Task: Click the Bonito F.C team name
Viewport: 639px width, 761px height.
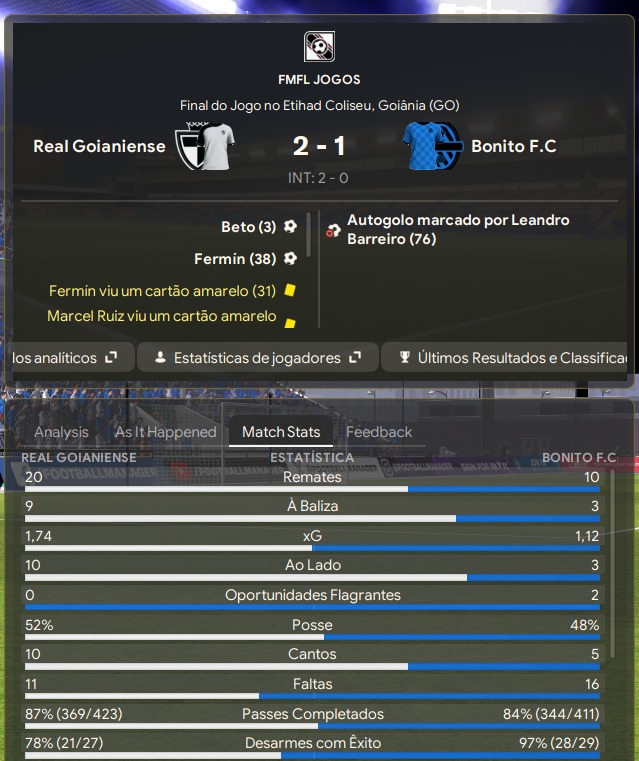Action: click(513, 146)
